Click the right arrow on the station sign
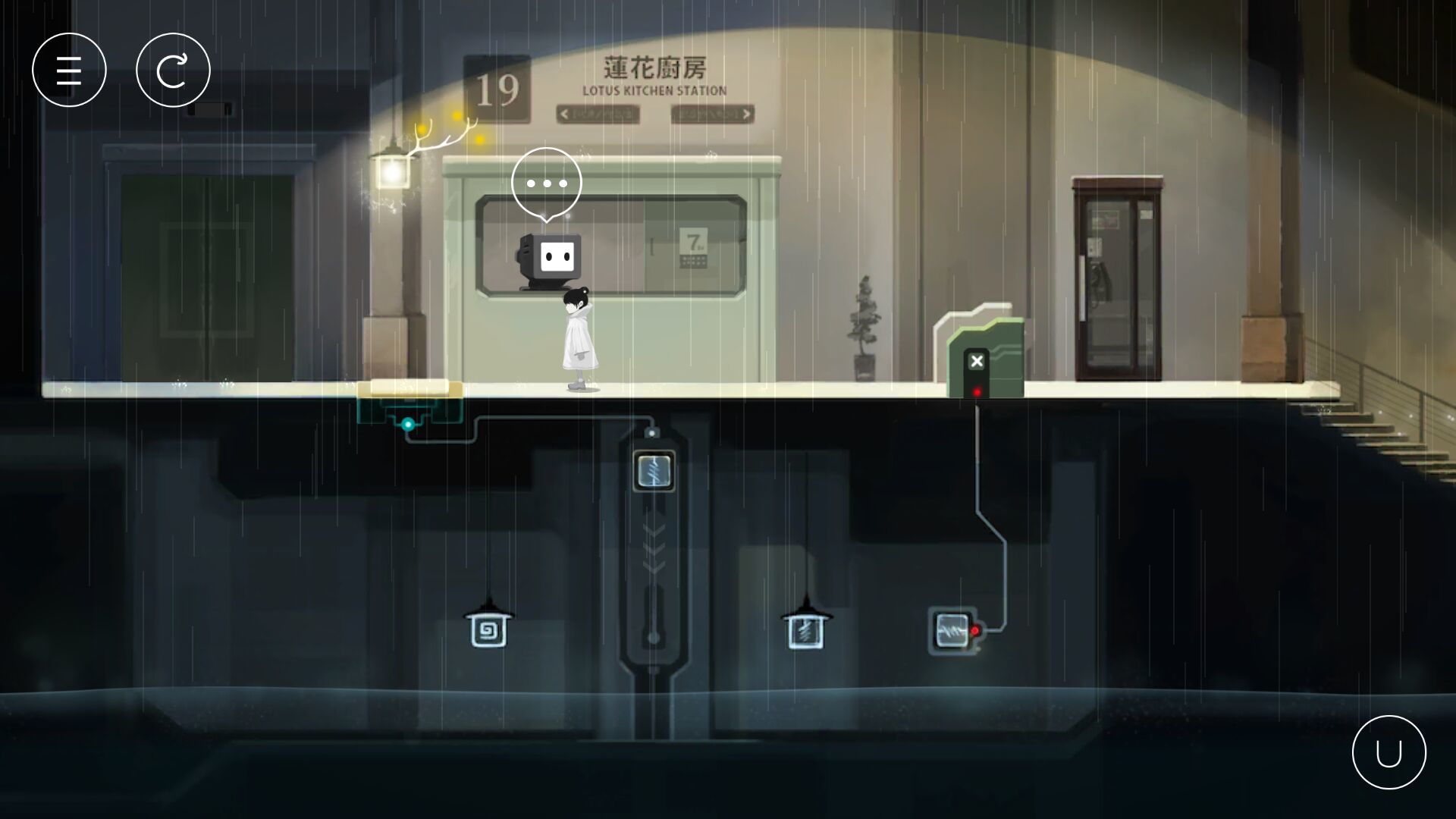This screenshot has height=819, width=1456. pos(746,114)
